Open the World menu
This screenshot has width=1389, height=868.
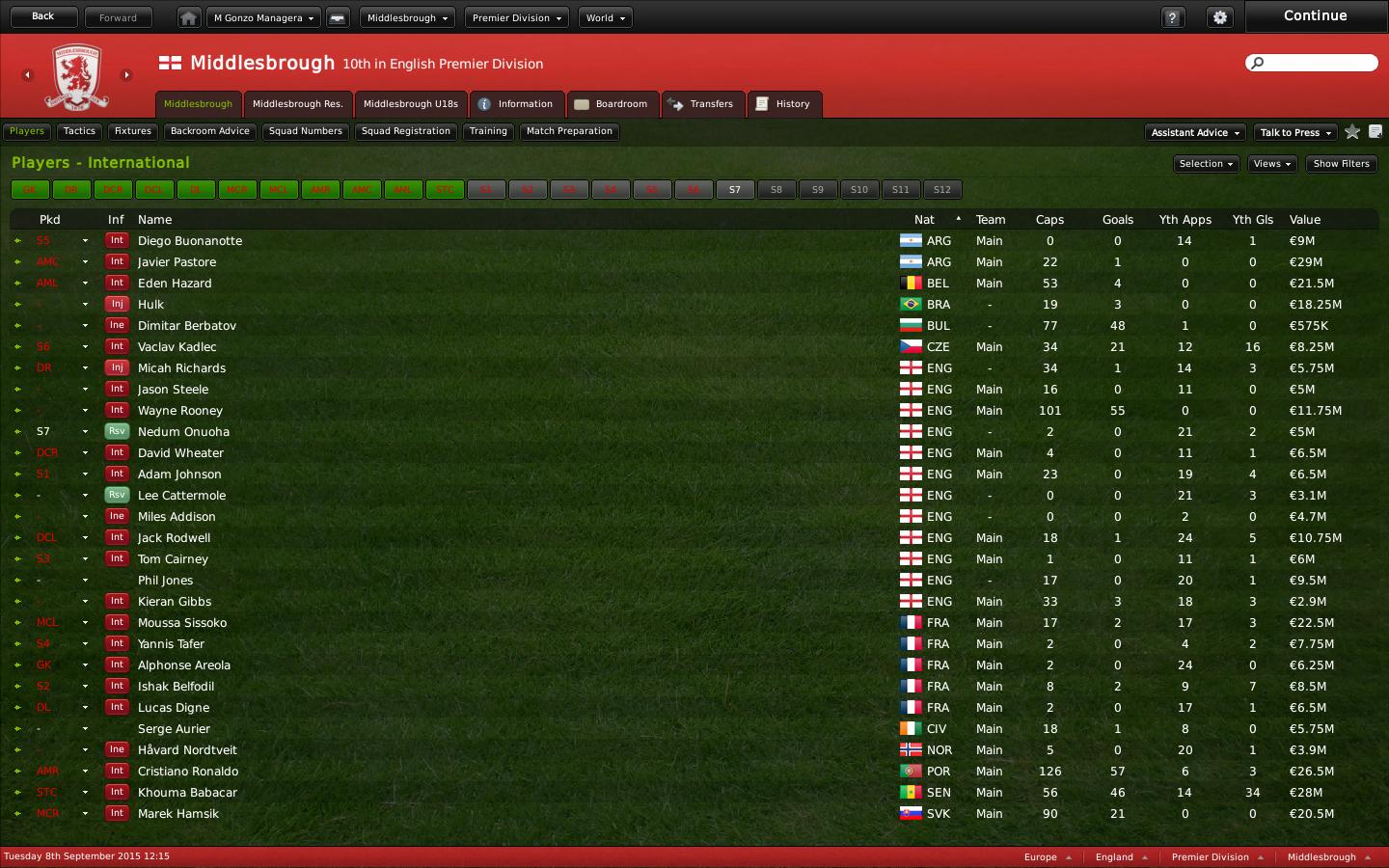click(x=605, y=18)
